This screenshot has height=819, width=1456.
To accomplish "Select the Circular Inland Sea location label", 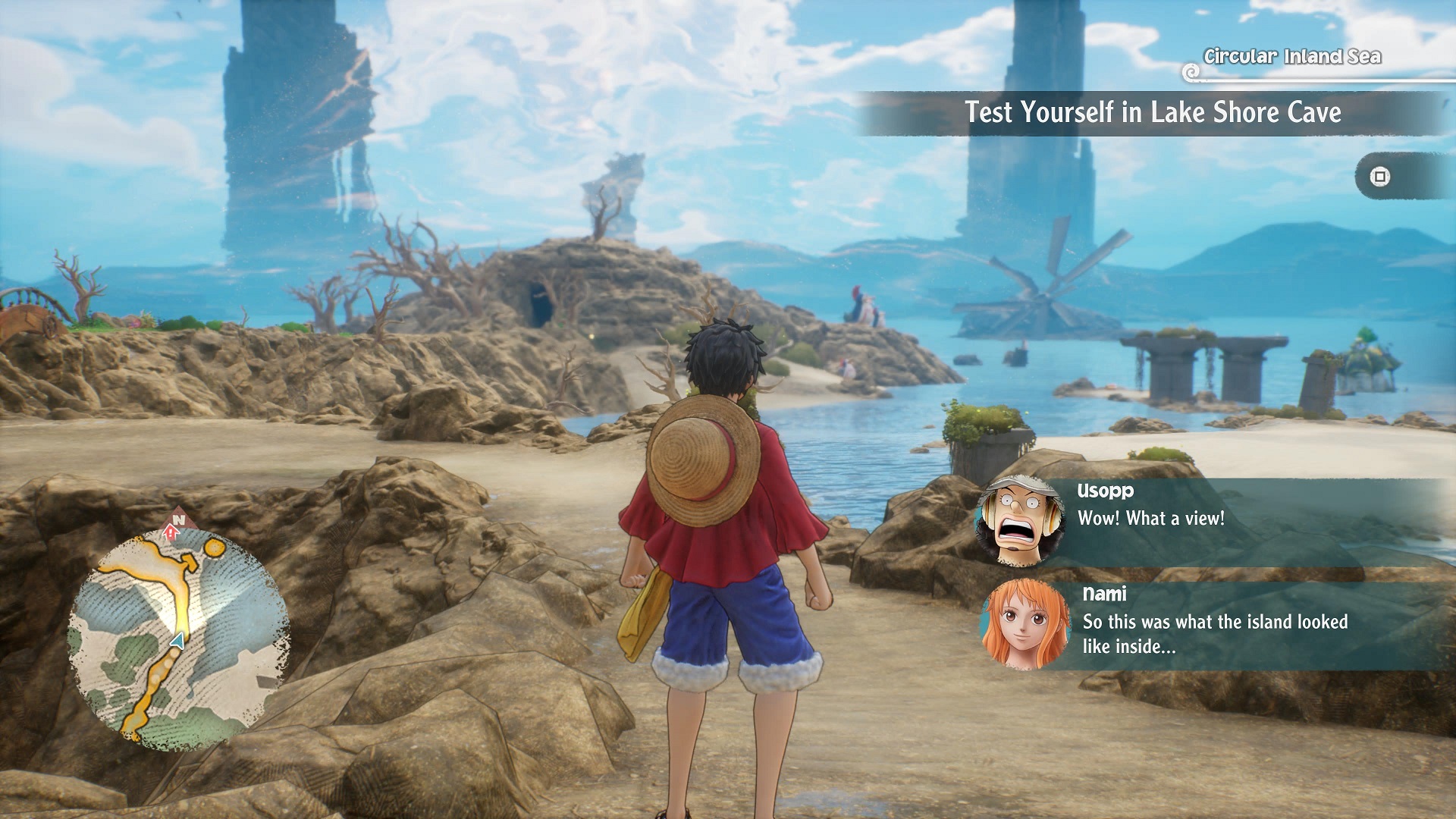I will tap(1291, 57).
